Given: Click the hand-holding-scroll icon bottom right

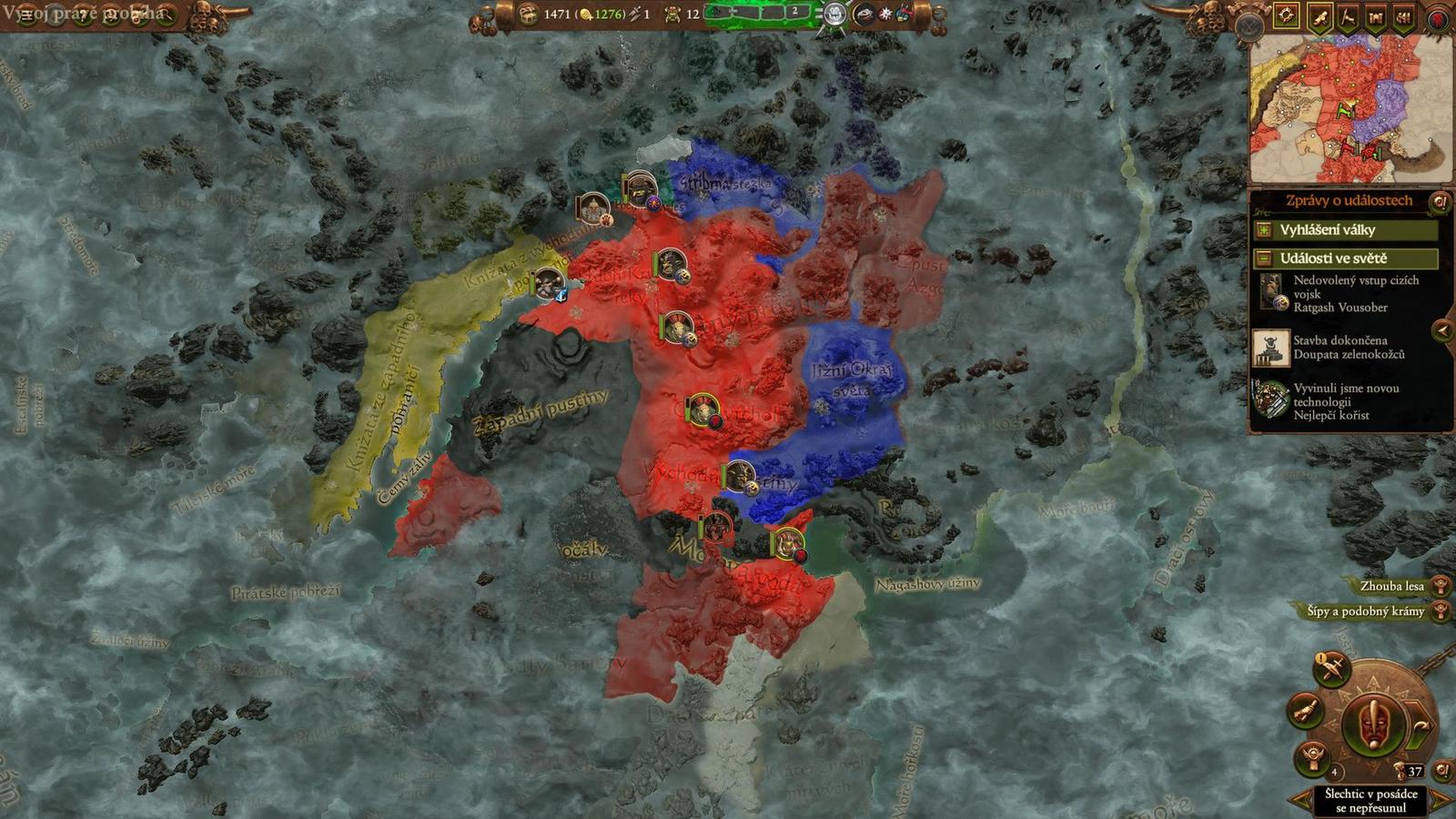Looking at the screenshot, I should point(1307,713).
